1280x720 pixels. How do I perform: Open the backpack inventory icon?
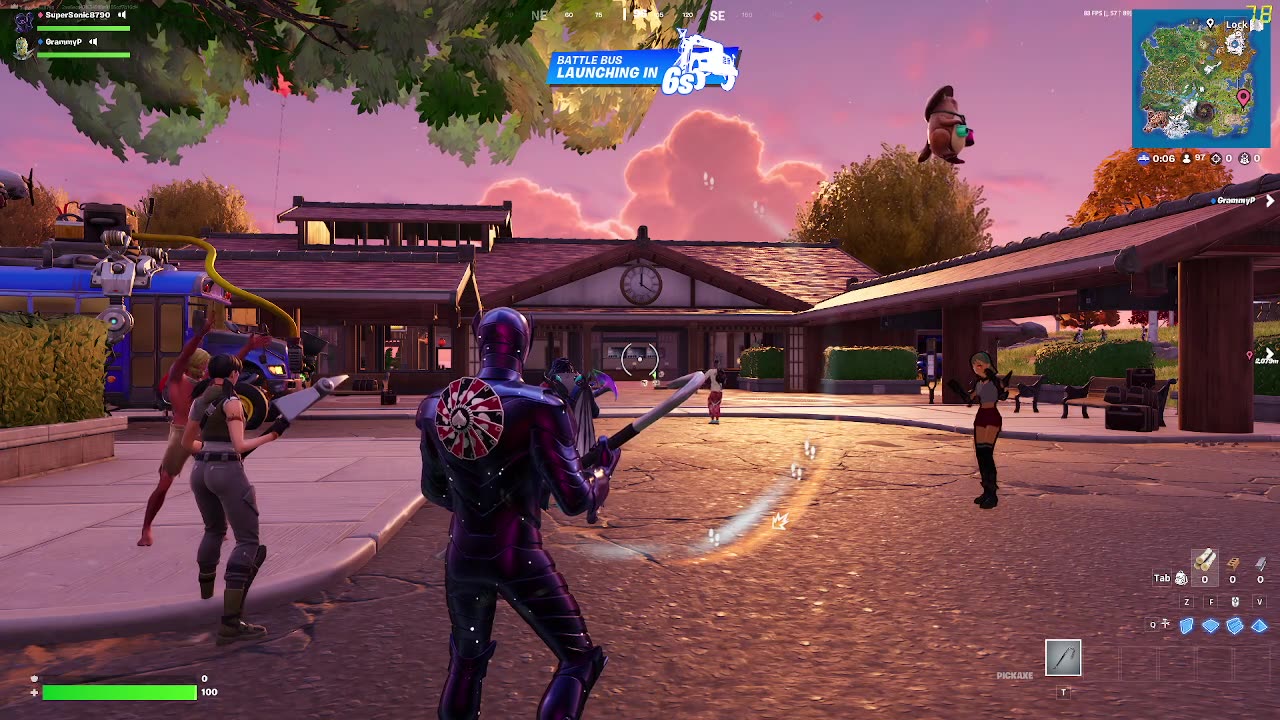(1181, 578)
